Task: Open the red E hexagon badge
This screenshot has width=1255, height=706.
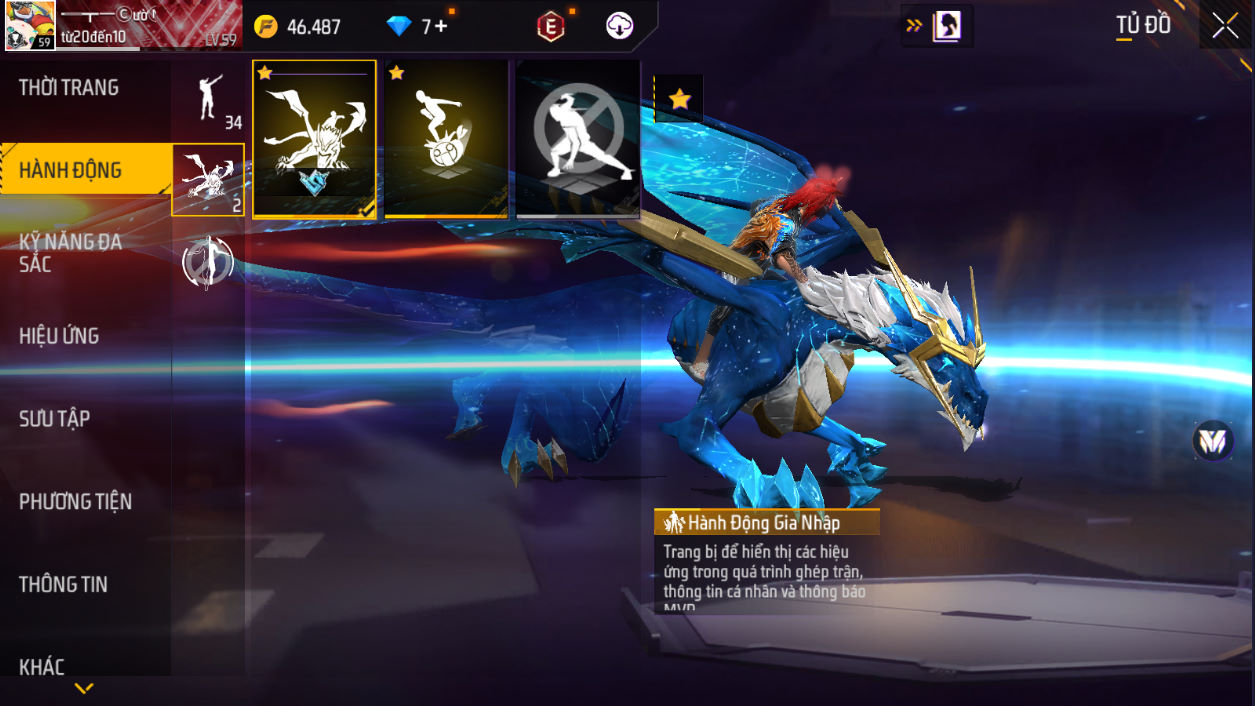Action: point(550,27)
